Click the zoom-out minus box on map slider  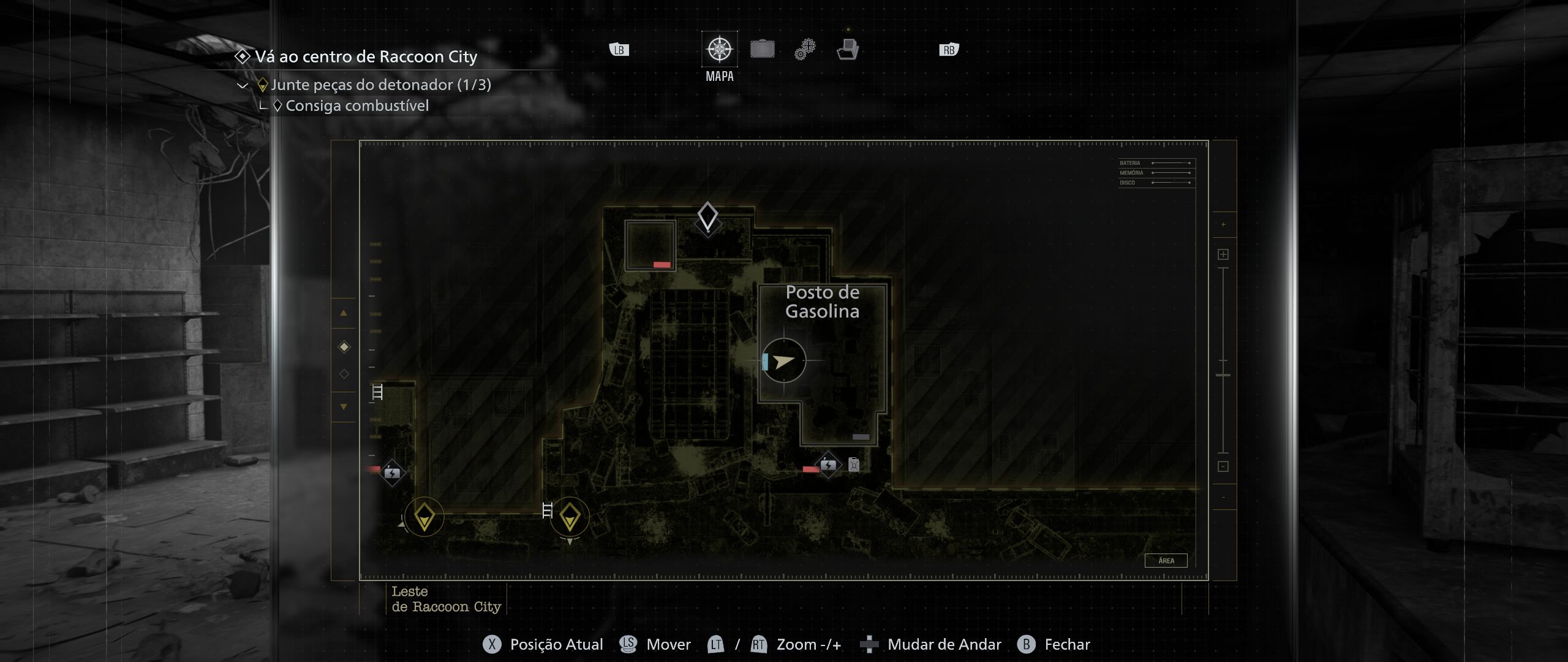pos(1223,466)
